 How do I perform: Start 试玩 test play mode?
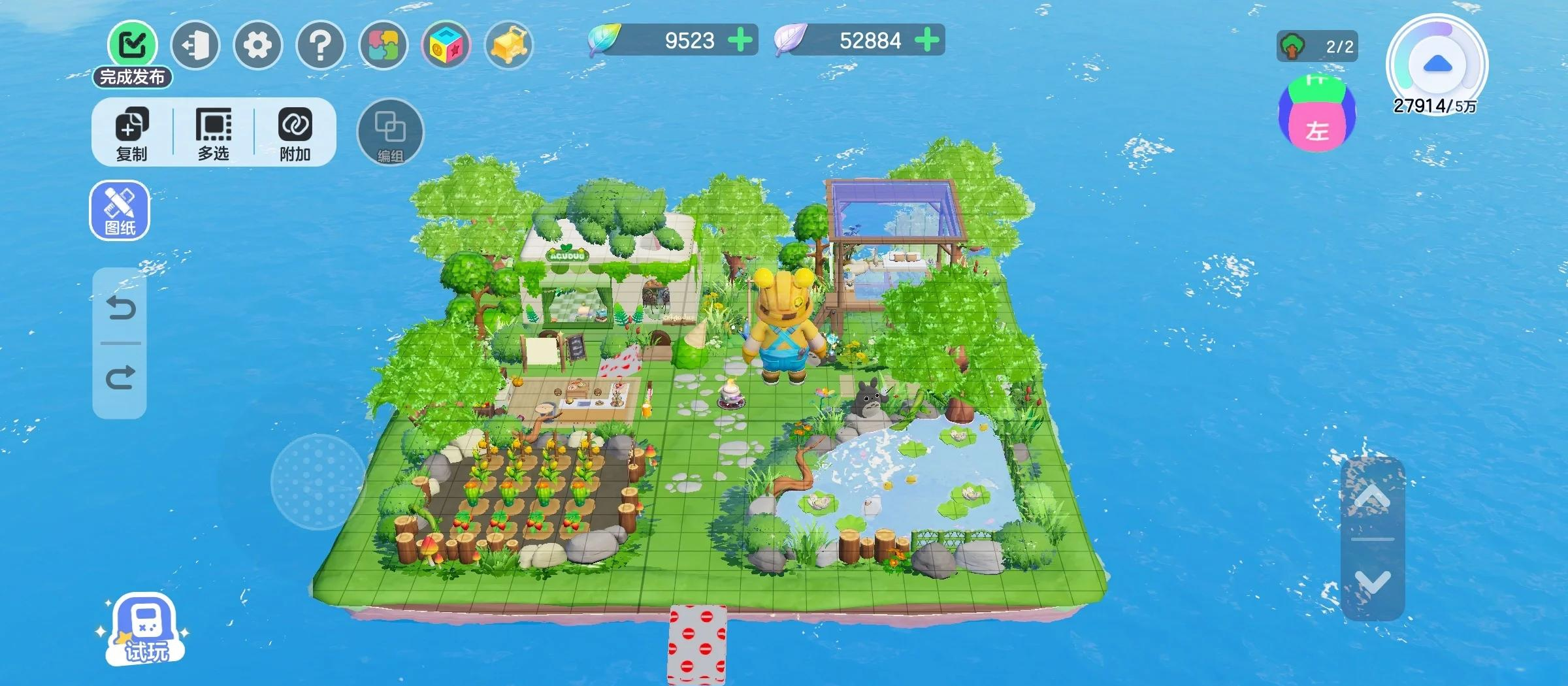145,630
